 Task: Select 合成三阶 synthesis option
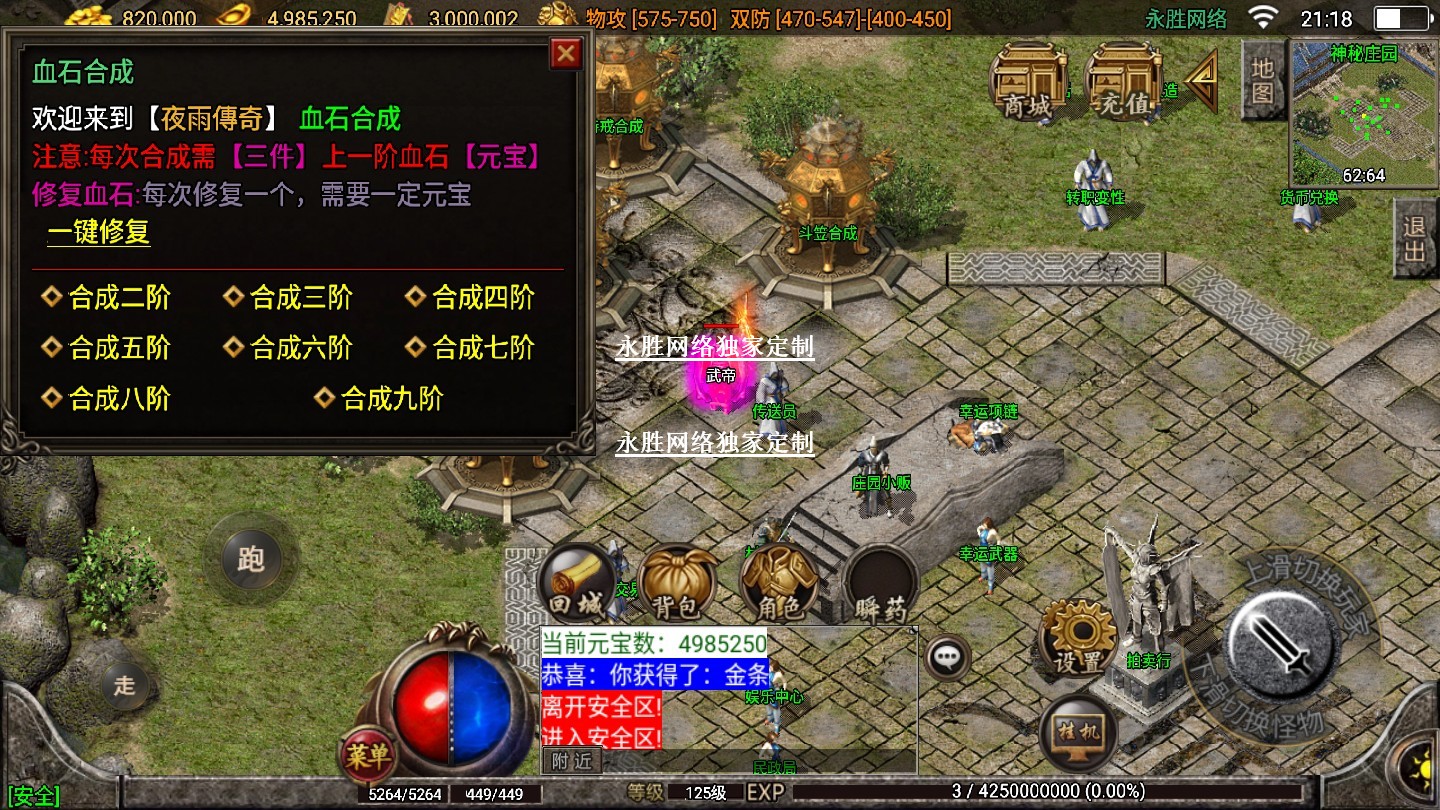(300, 298)
